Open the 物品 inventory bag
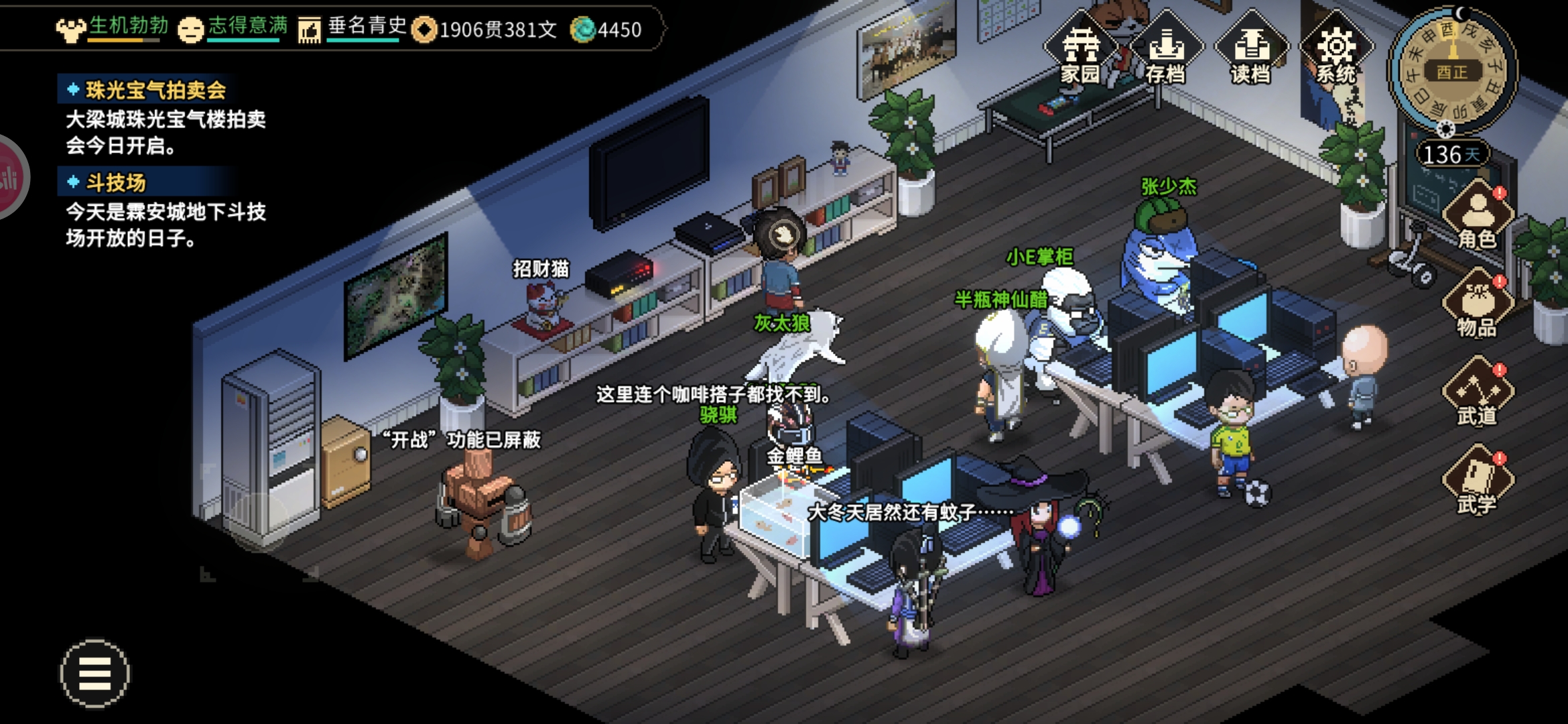The image size is (1568, 724). pyautogui.click(x=1478, y=304)
